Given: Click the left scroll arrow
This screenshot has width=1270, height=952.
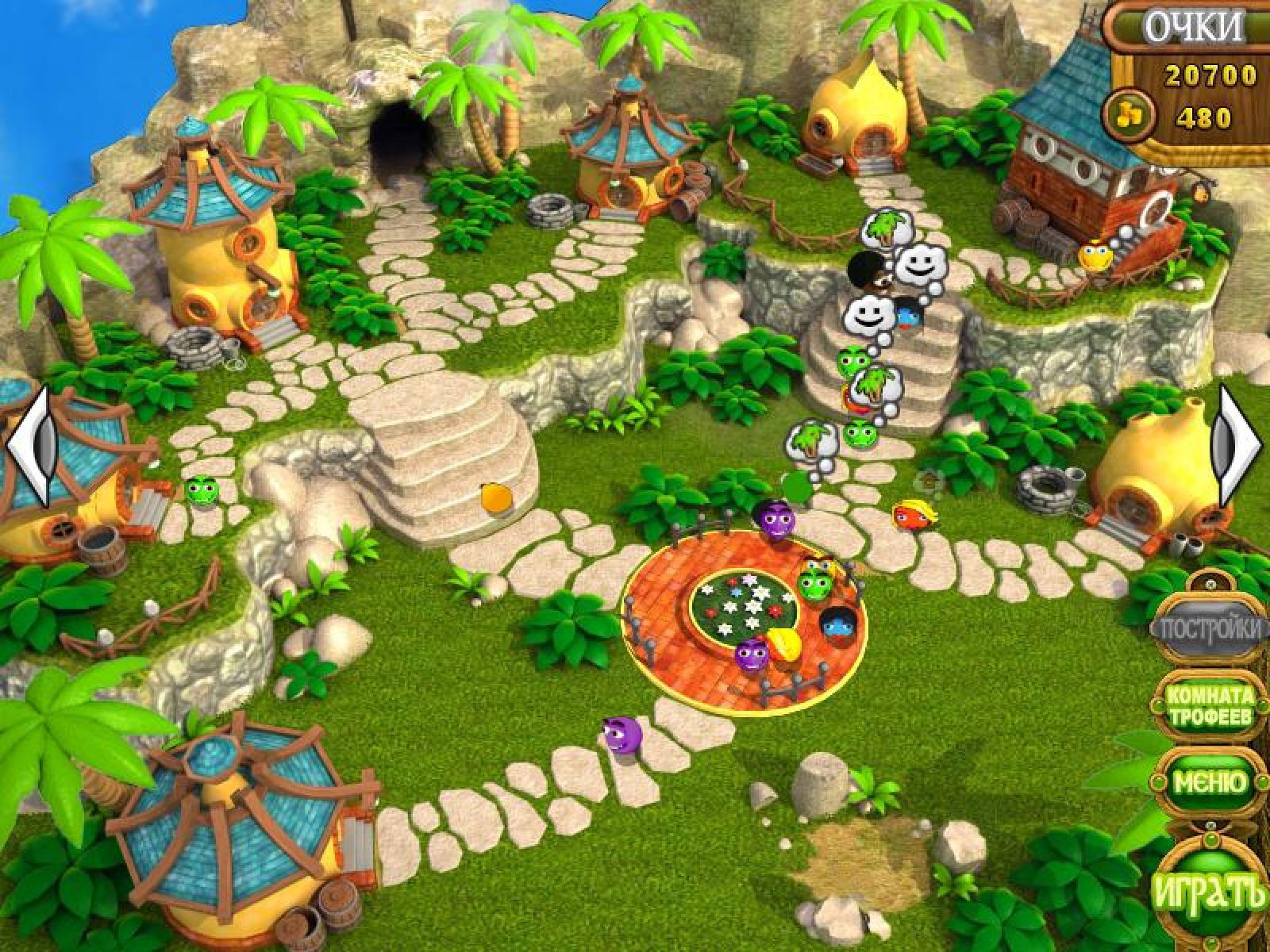Looking at the screenshot, I should [30, 447].
